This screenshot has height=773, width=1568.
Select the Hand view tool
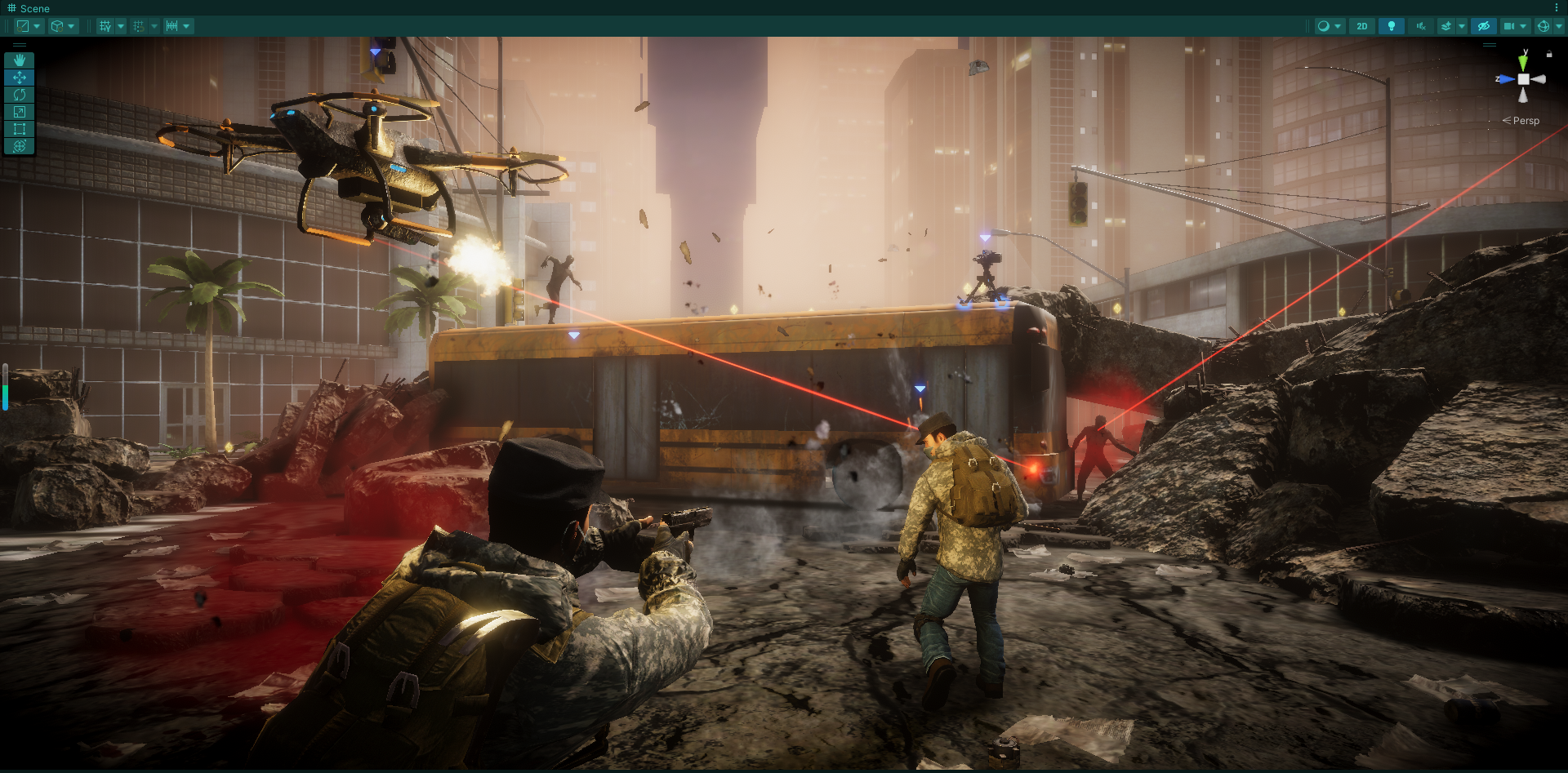coord(20,60)
